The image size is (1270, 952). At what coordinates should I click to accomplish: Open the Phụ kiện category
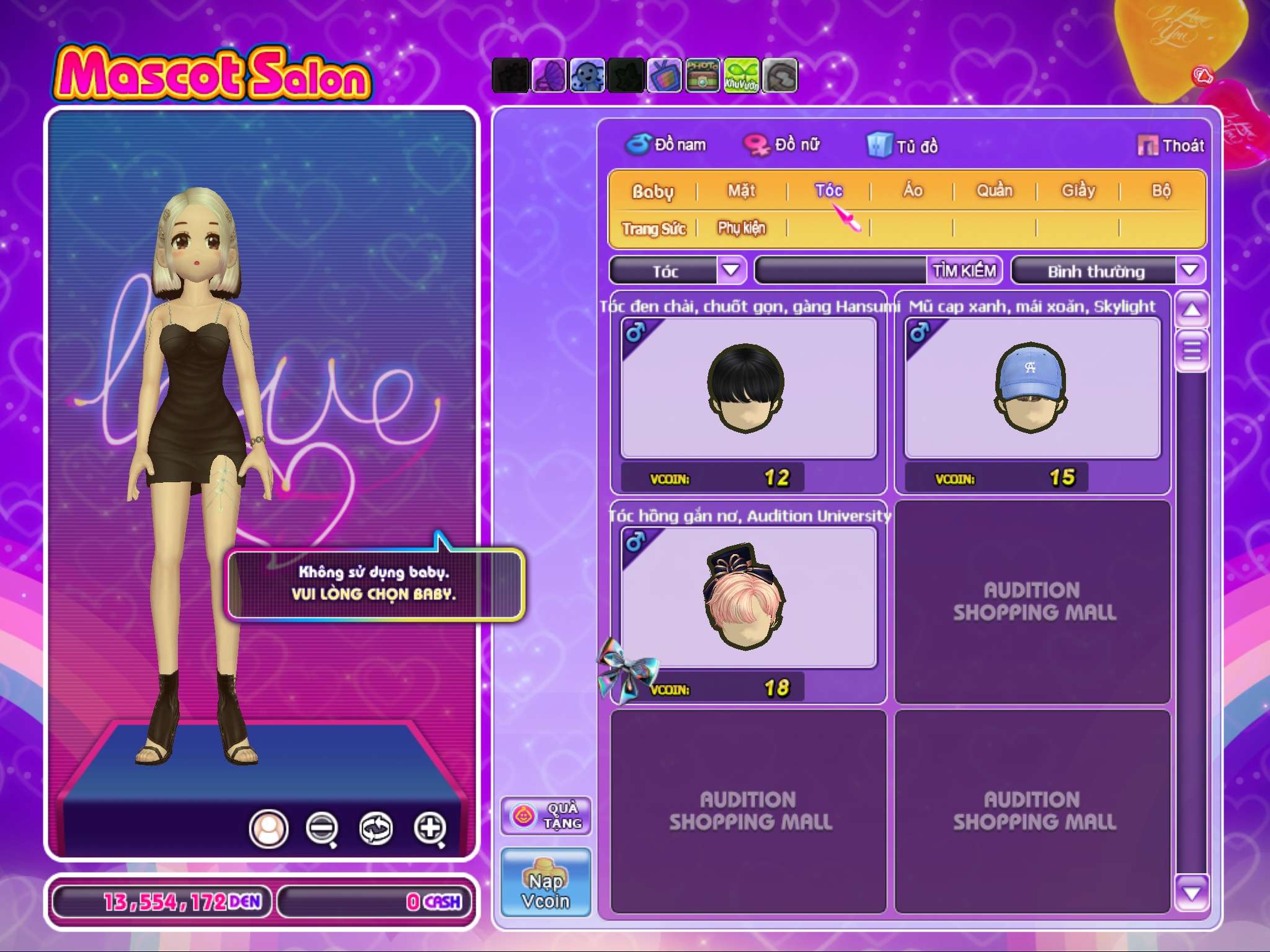(x=742, y=229)
